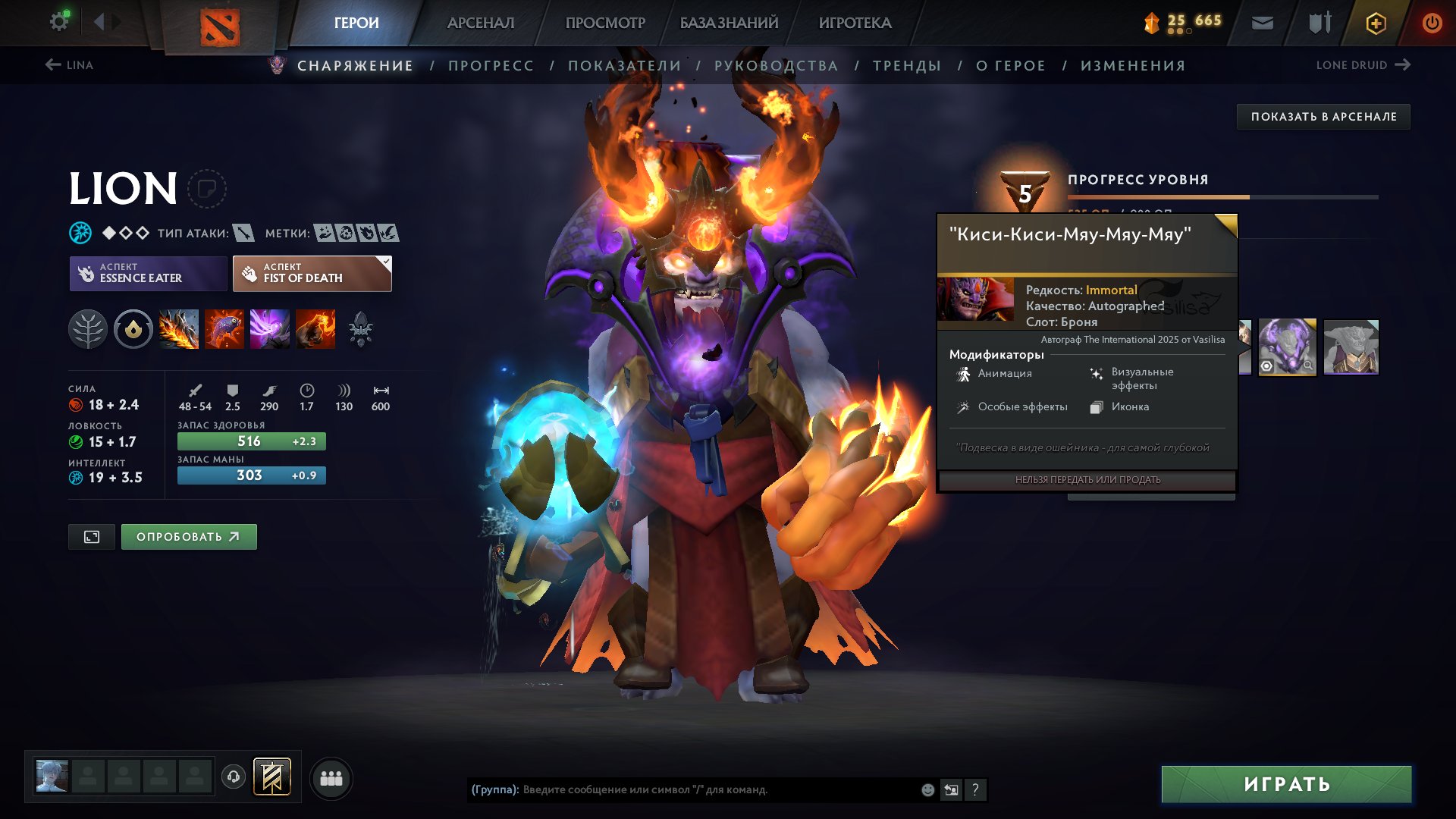Switch to the ESSENCE EATER aspect
This screenshot has height=819, width=1456.
click(x=147, y=273)
